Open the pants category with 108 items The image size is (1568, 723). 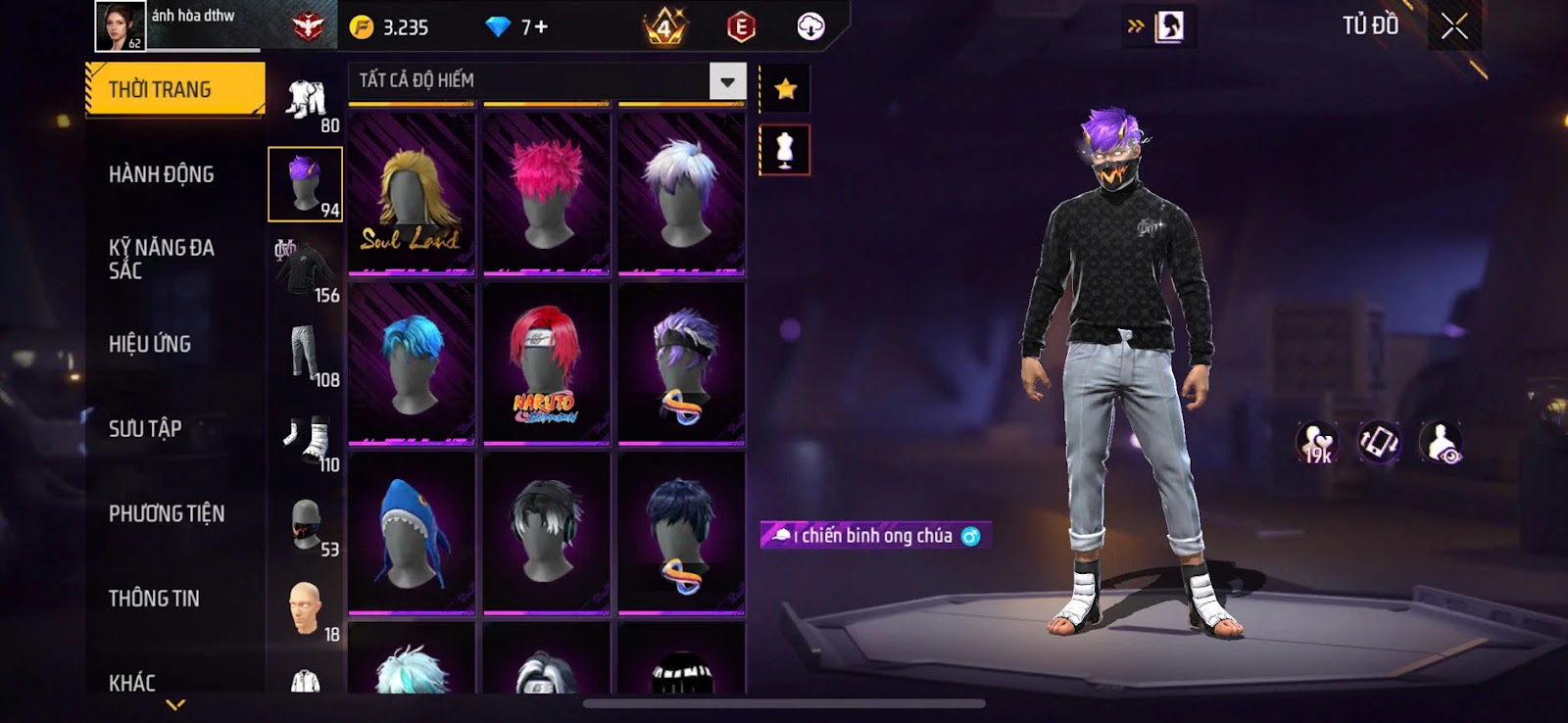coord(306,355)
